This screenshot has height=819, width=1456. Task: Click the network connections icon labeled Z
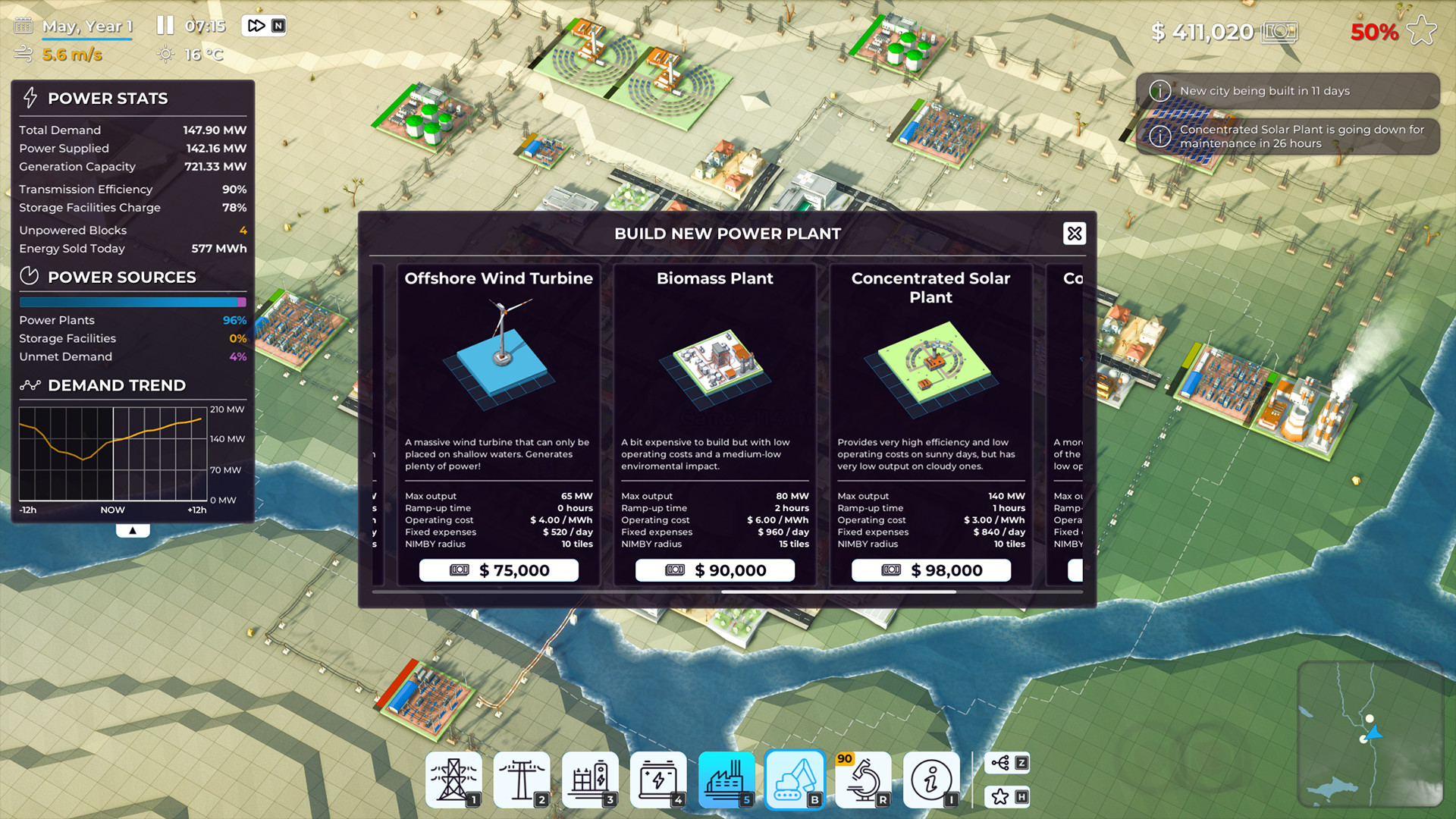1007,763
